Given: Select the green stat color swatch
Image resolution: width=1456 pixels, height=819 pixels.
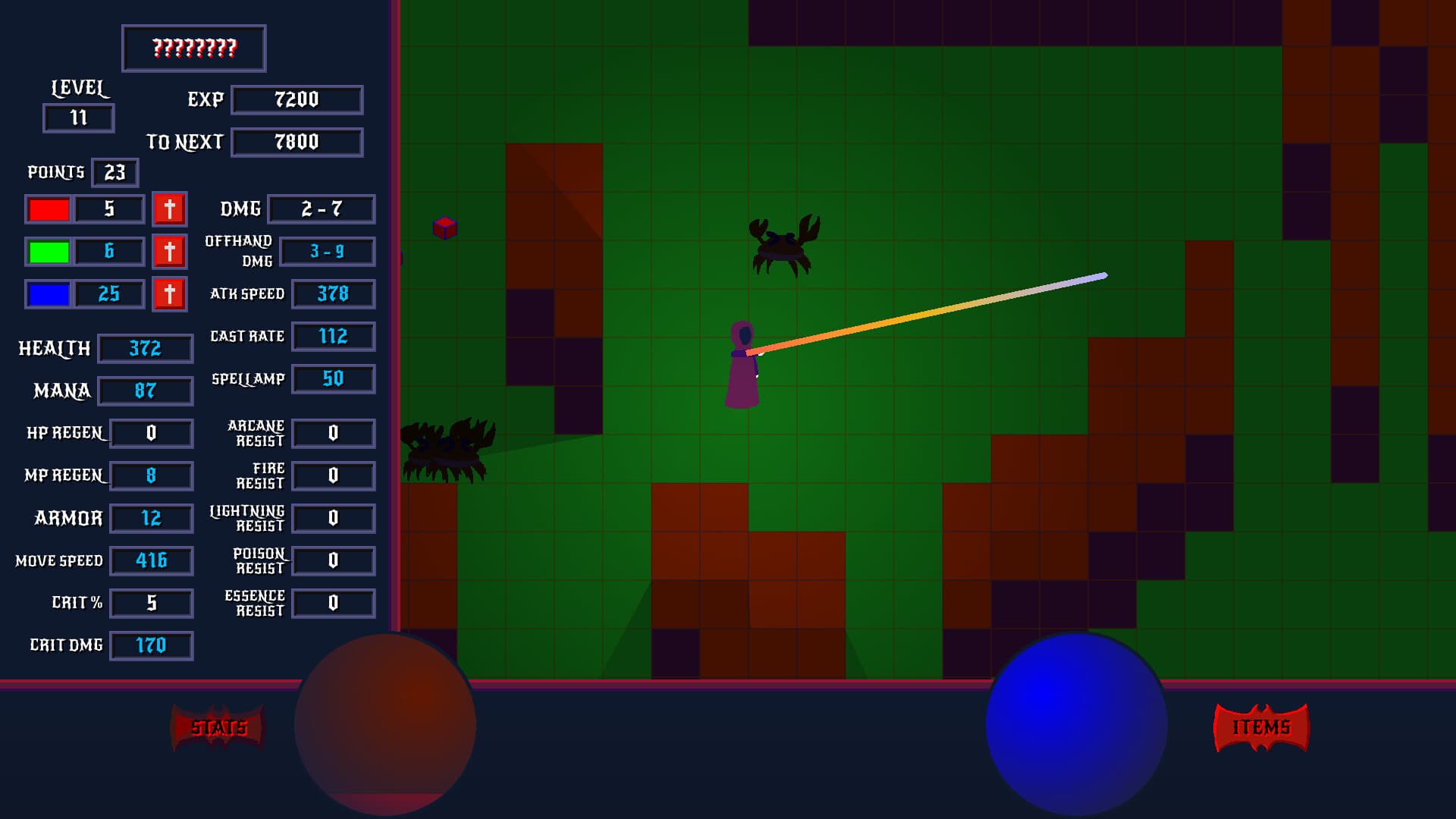Looking at the screenshot, I should 48,252.
